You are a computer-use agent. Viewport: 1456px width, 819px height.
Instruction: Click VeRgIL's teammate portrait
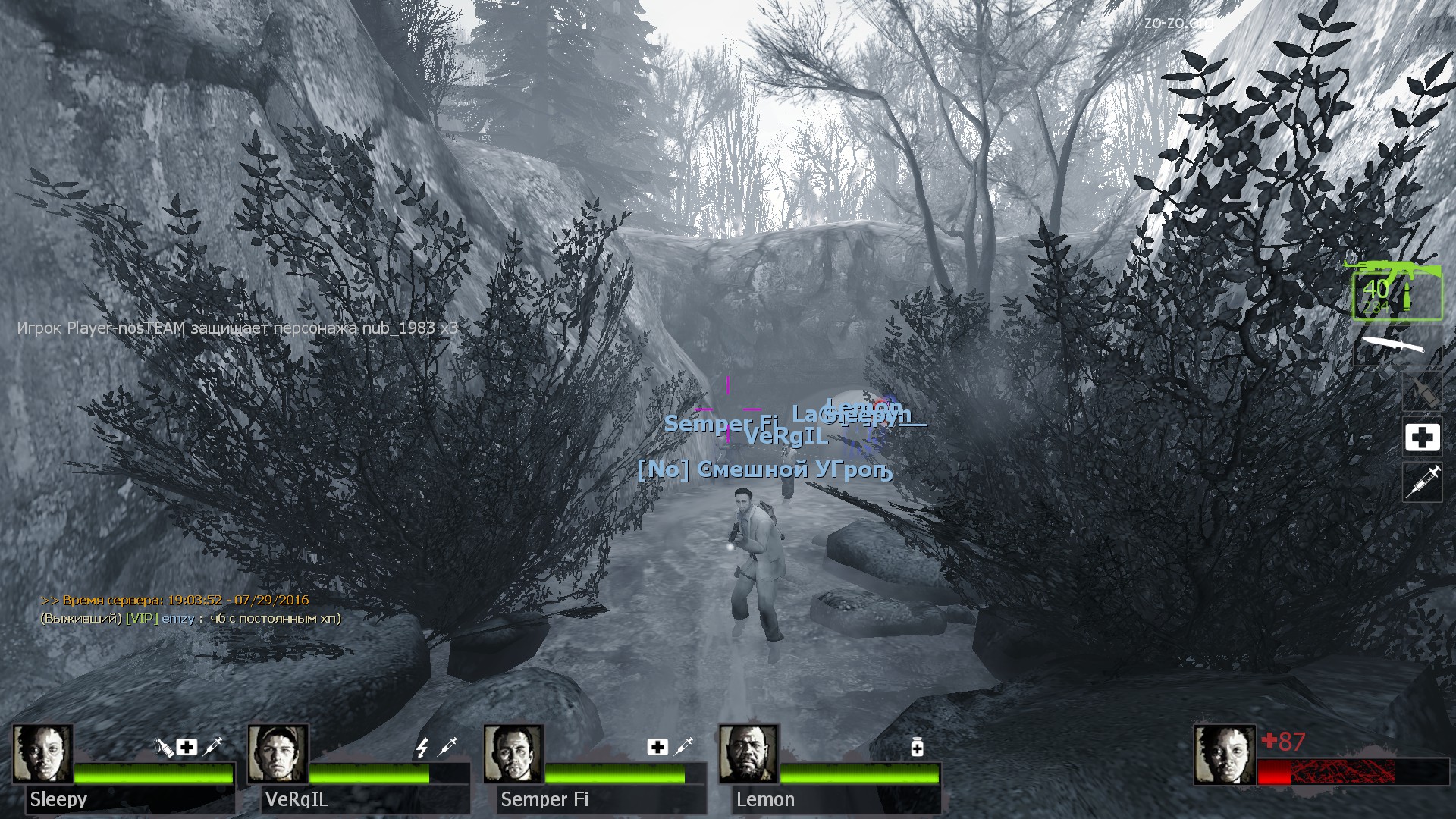(278, 753)
